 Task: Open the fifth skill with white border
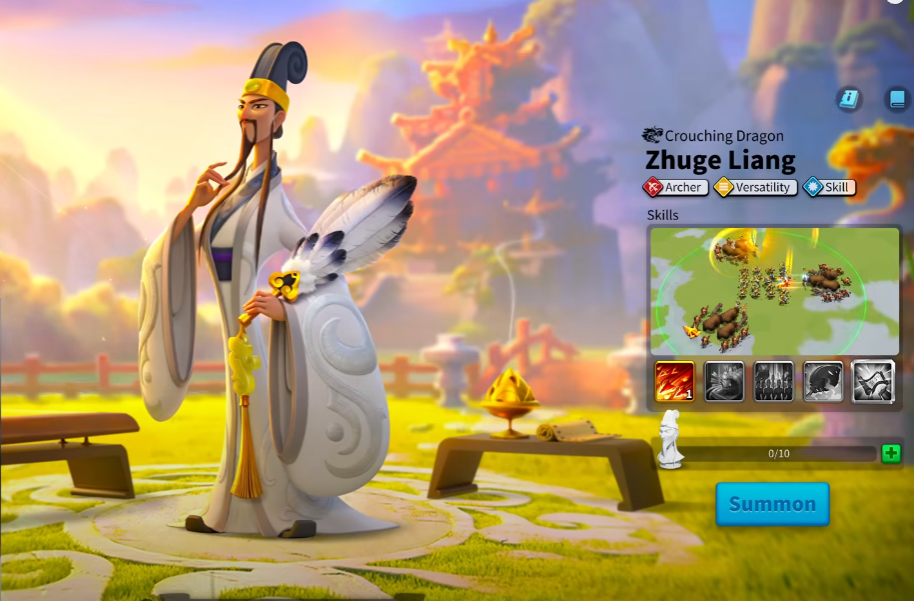coord(872,381)
